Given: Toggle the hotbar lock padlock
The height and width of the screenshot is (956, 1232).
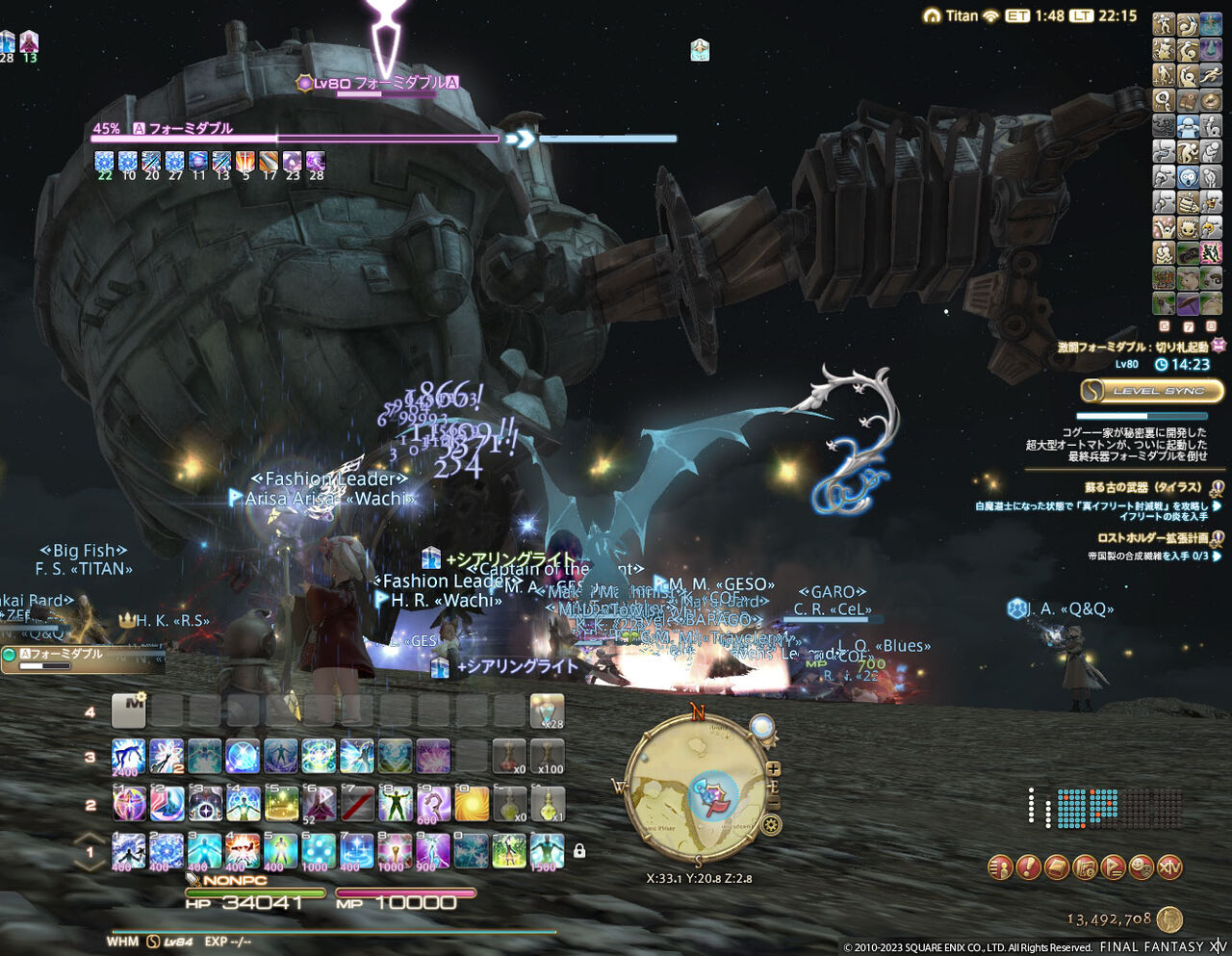Looking at the screenshot, I should point(579,853).
